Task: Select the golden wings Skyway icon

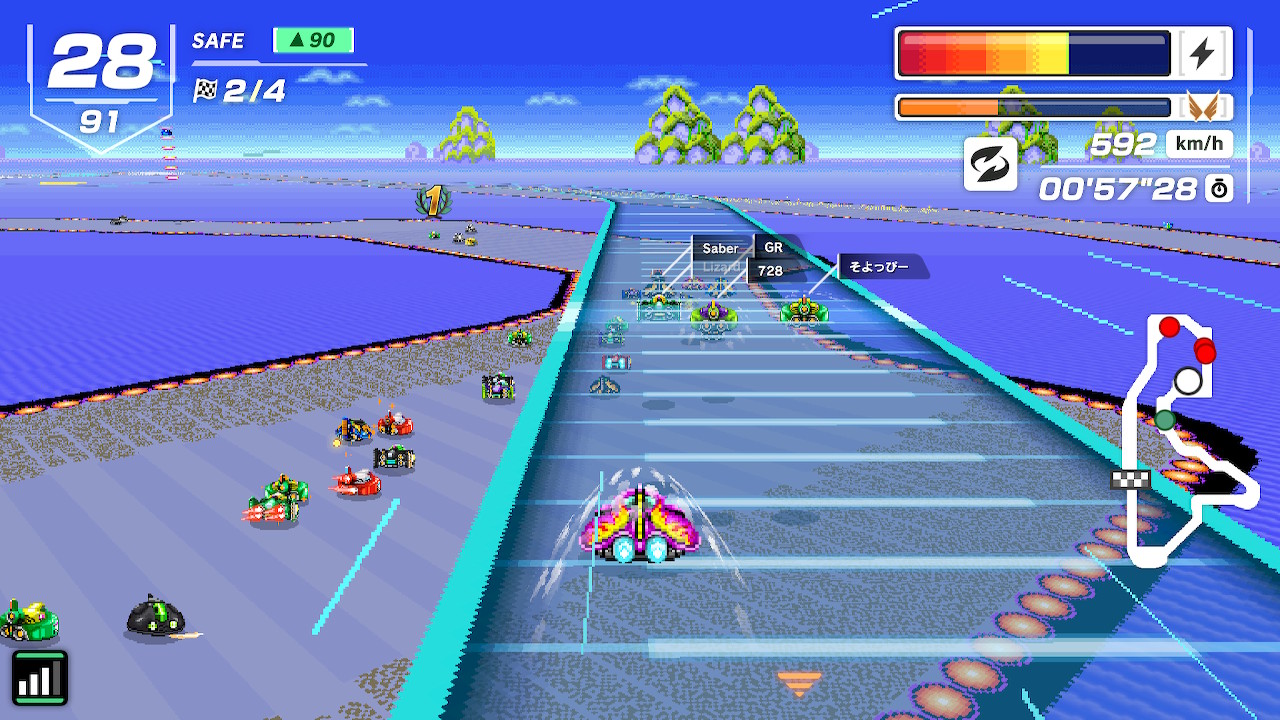Action: pyautogui.click(x=1204, y=107)
